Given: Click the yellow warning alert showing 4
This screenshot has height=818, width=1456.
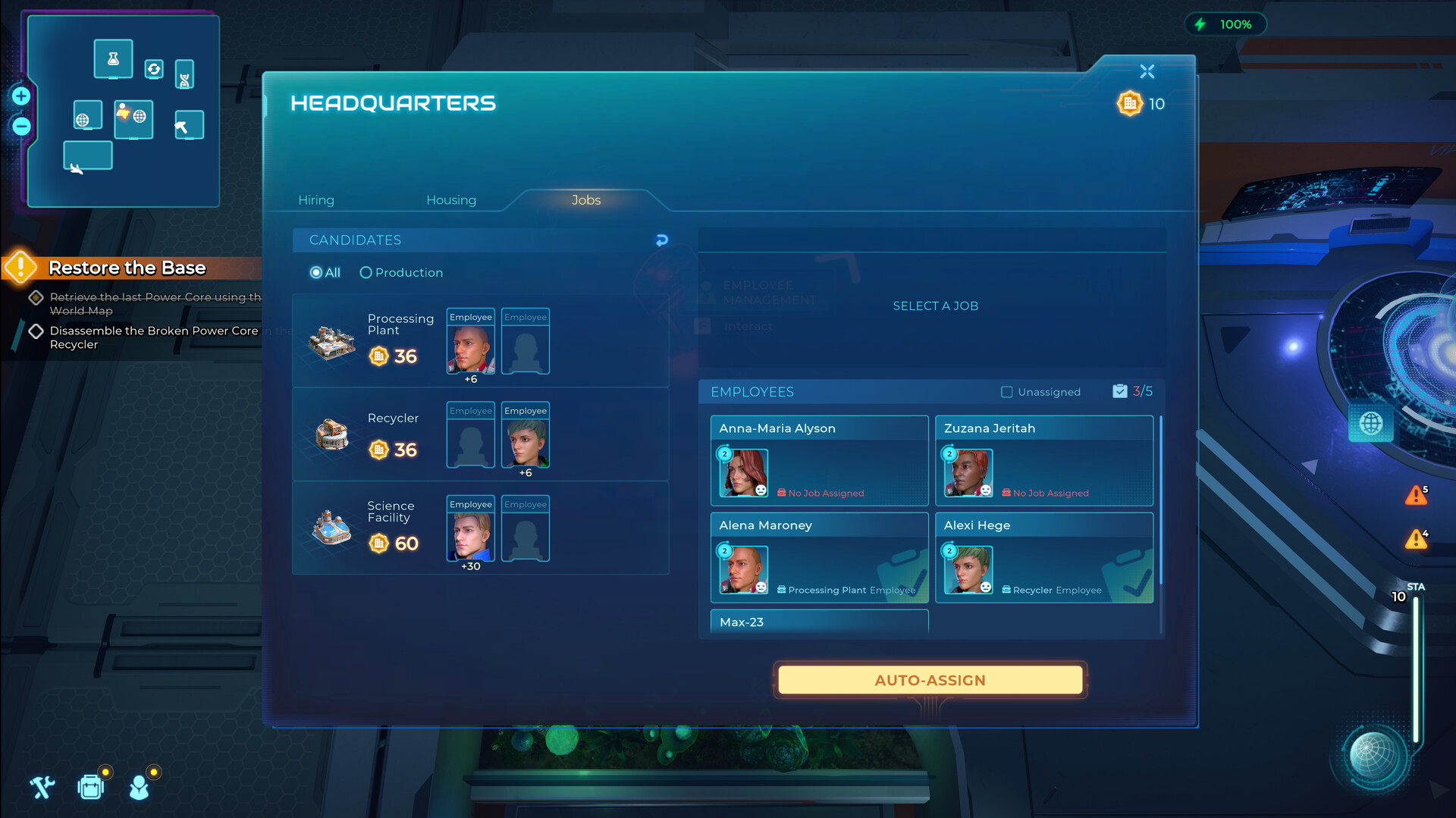Looking at the screenshot, I should (x=1417, y=540).
